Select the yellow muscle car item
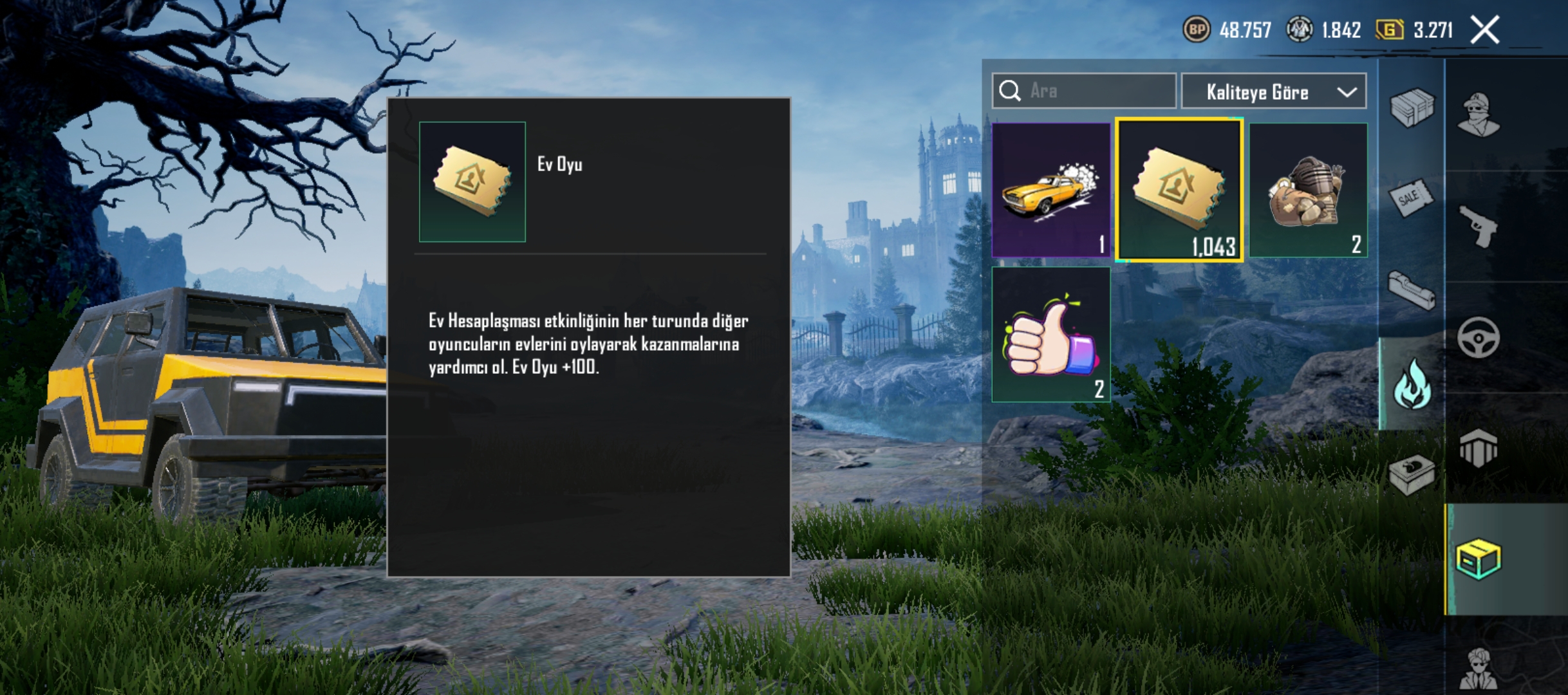The height and width of the screenshot is (695, 1568). 1050,190
